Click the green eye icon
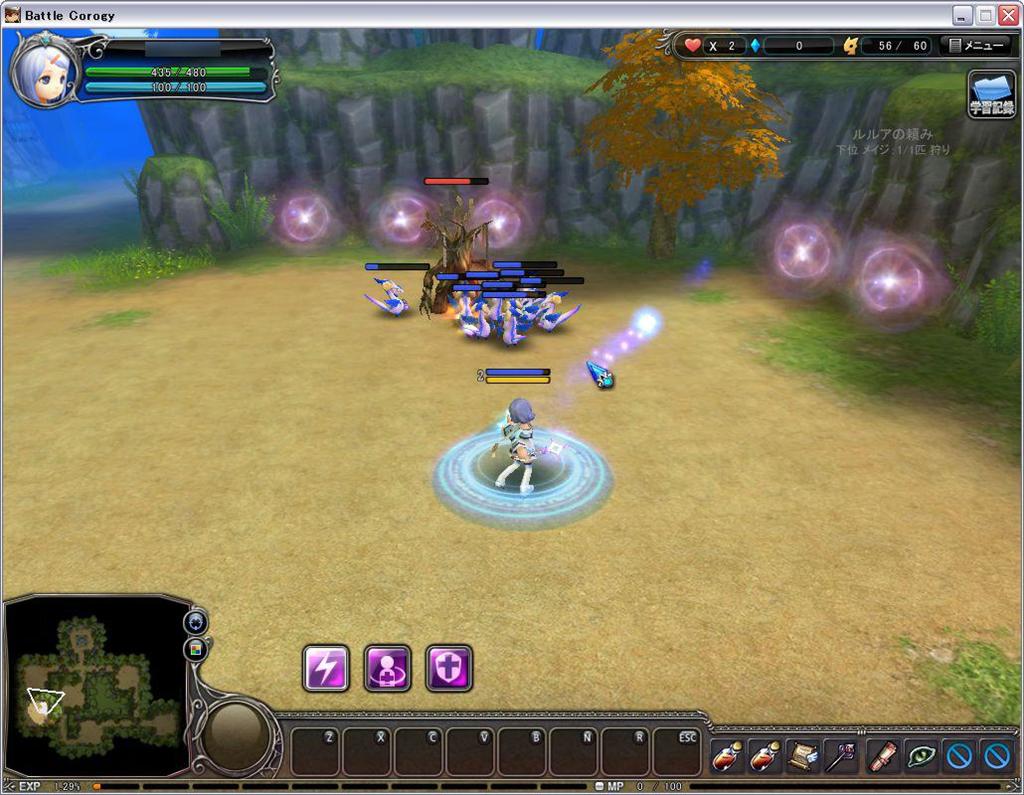Image resolution: width=1024 pixels, height=795 pixels. 920,757
